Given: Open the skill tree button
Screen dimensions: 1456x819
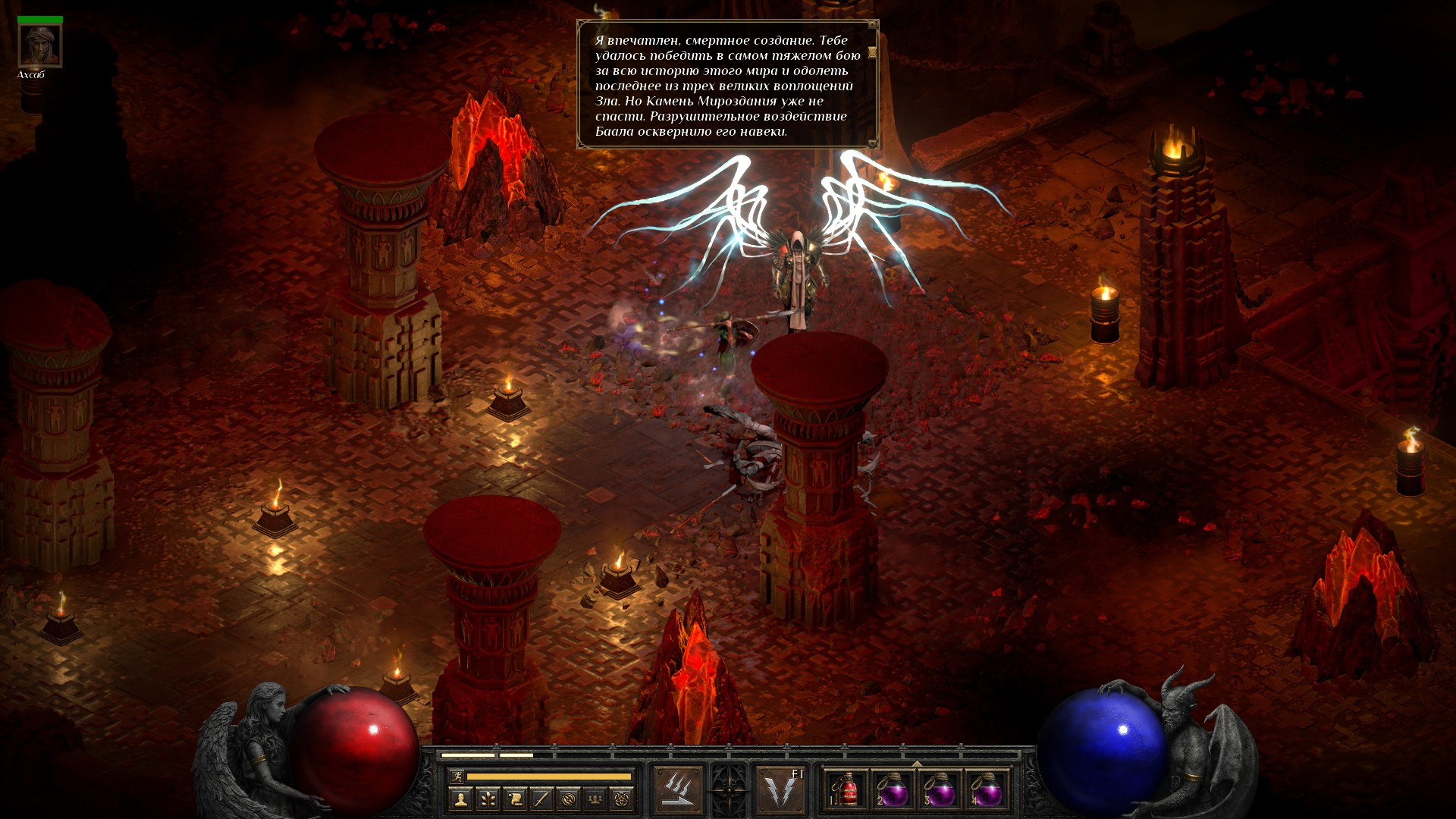Looking at the screenshot, I should (x=487, y=799).
